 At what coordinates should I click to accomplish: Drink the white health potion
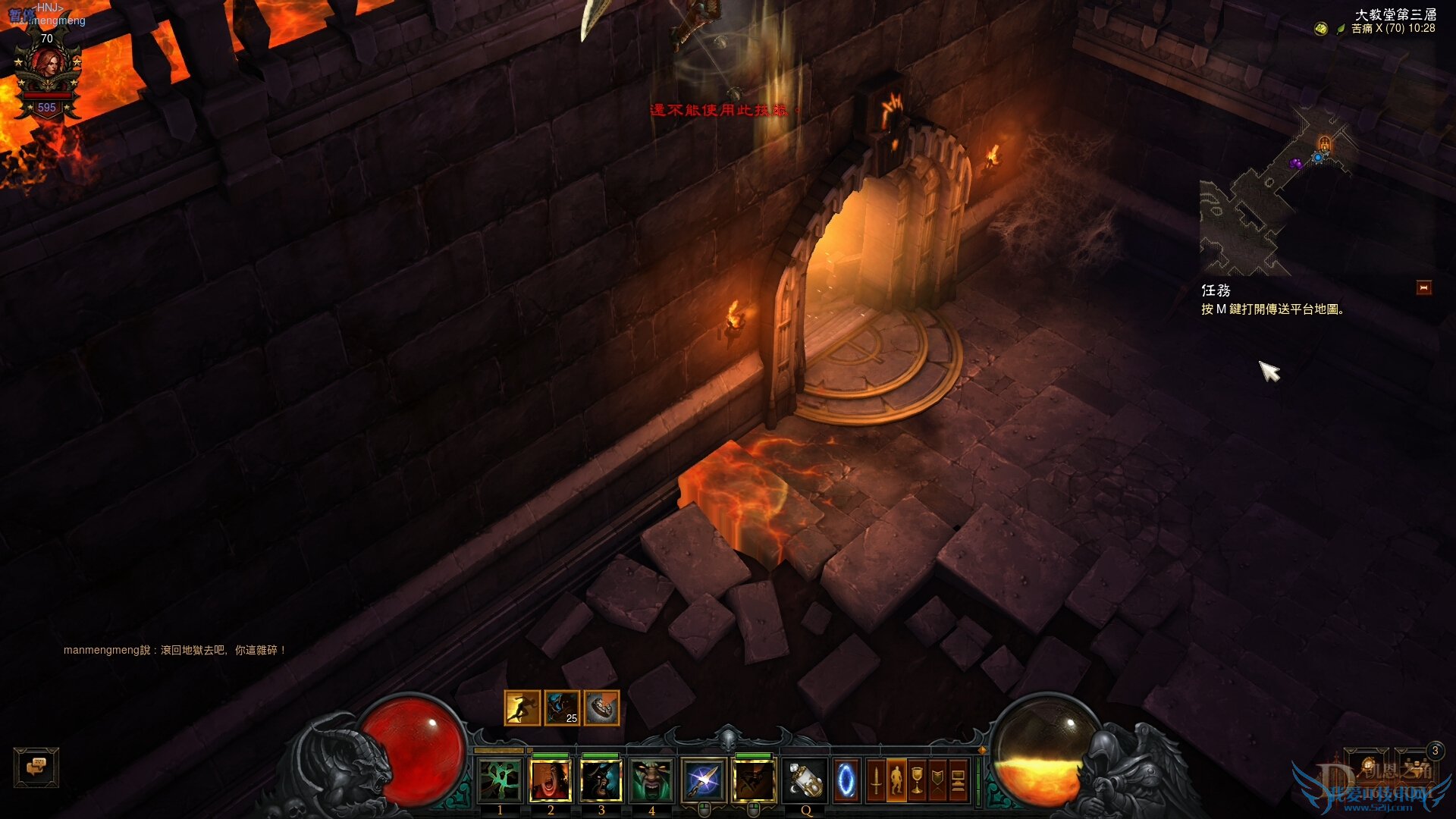pos(805,781)
